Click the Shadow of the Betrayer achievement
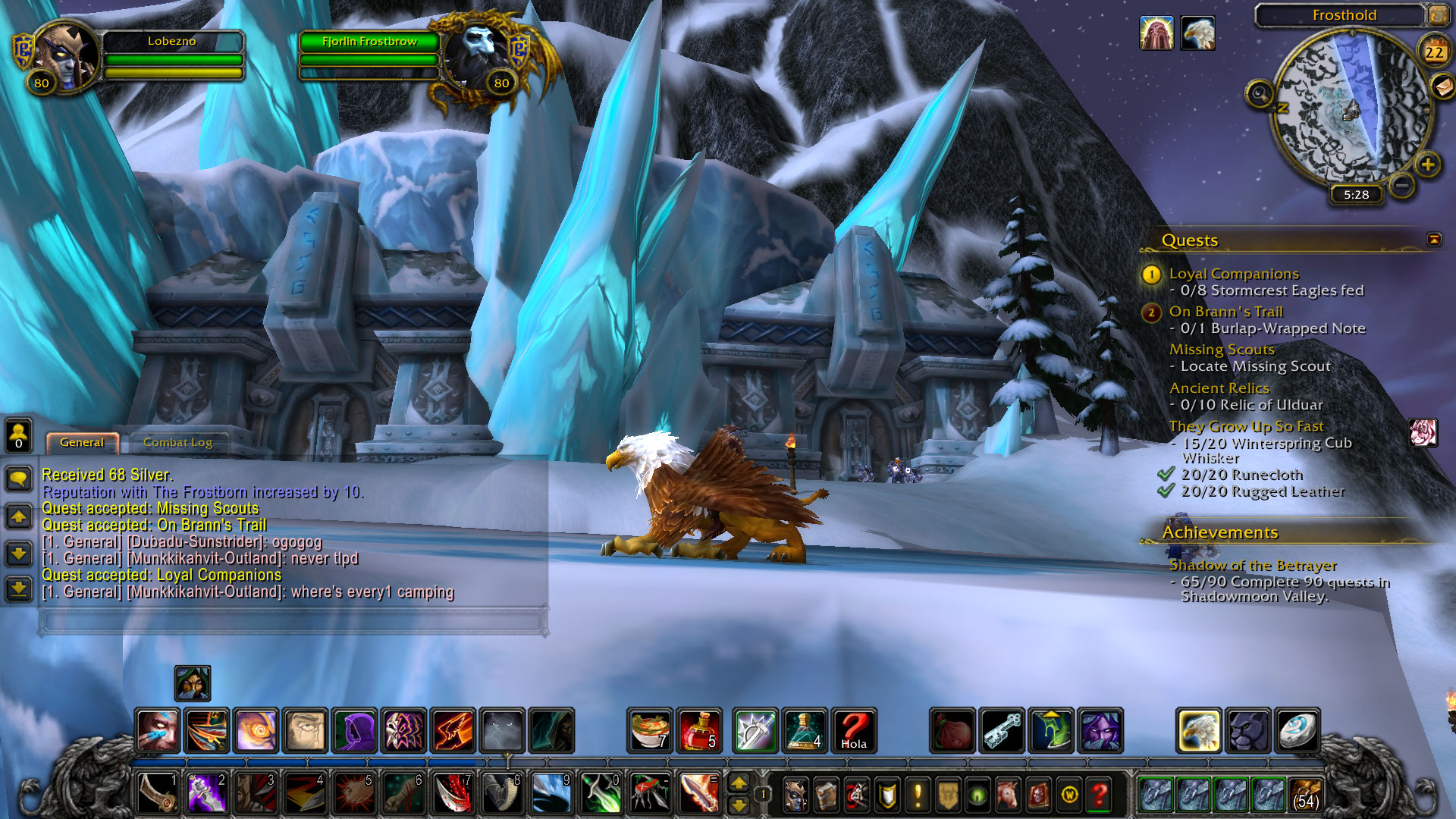Screen dimensions: 1456x819 [x=1253, y=566]
